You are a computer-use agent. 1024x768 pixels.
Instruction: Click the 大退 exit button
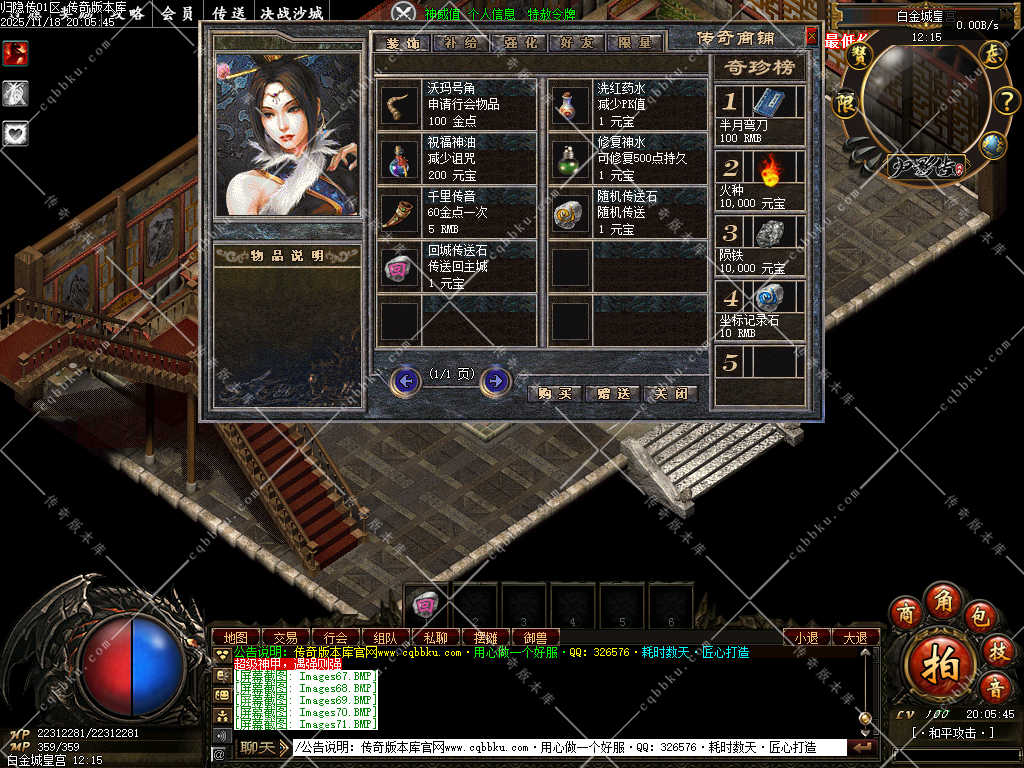(855, 637)
